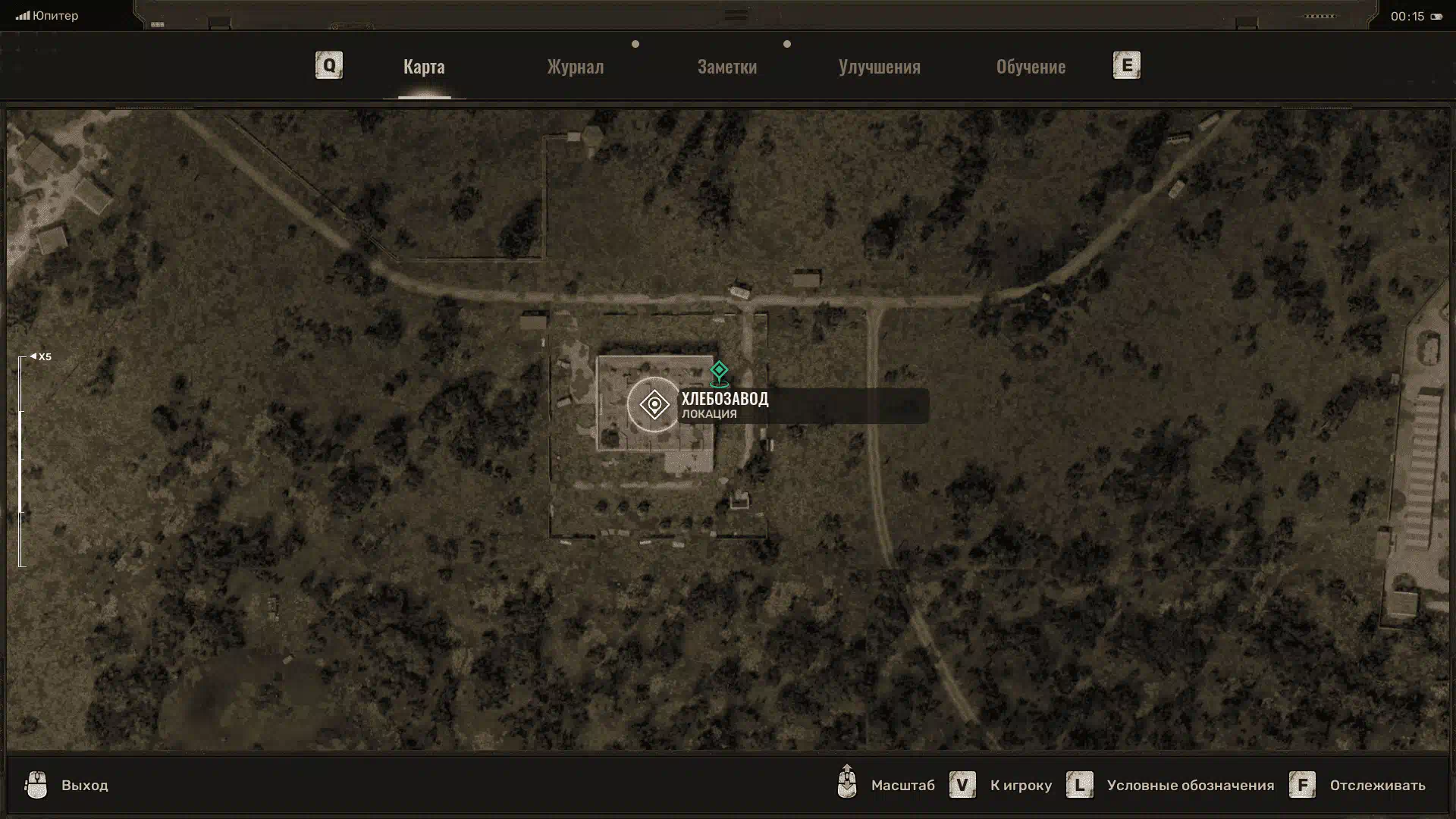
Task: Open the Обучение tab
Action: tap(1031, 67)
